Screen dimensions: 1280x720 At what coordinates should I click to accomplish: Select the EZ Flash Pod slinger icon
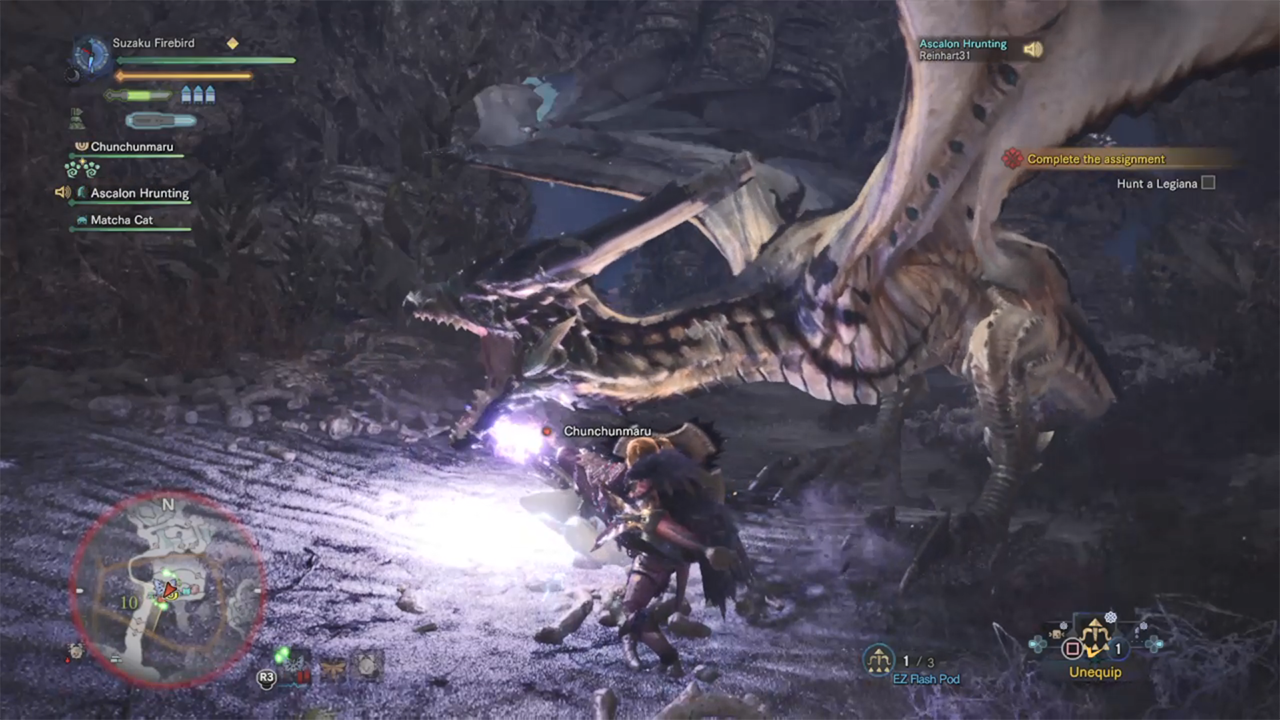(x=879, y=659)
